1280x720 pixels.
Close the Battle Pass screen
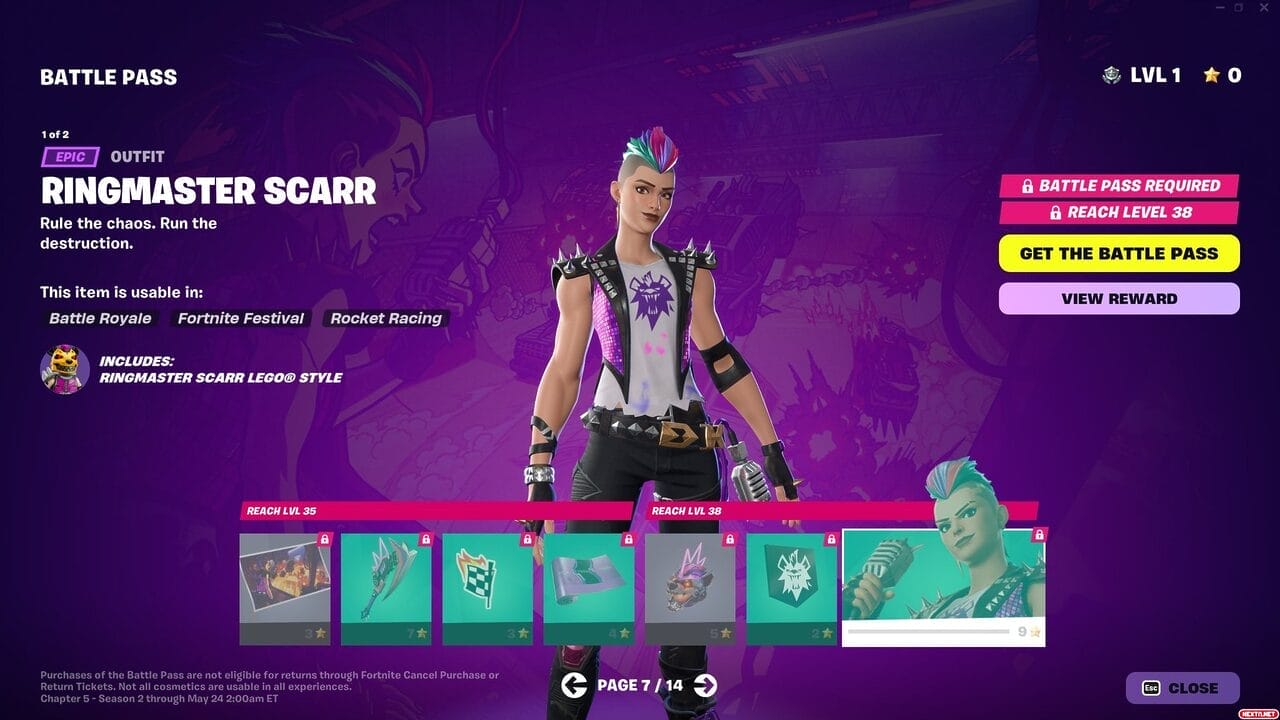(1182, 688)
